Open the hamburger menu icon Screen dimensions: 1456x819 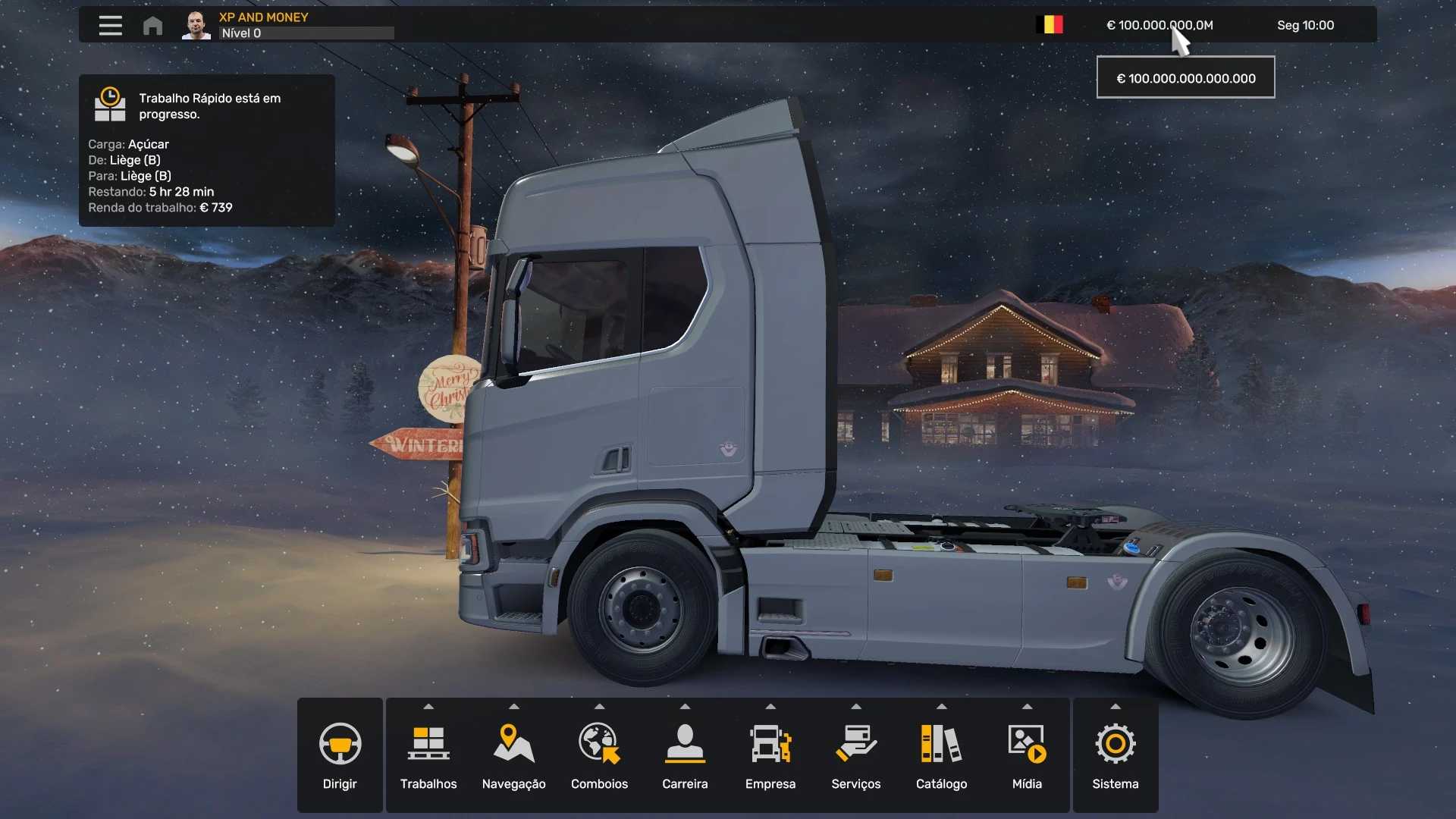[110, 26]
